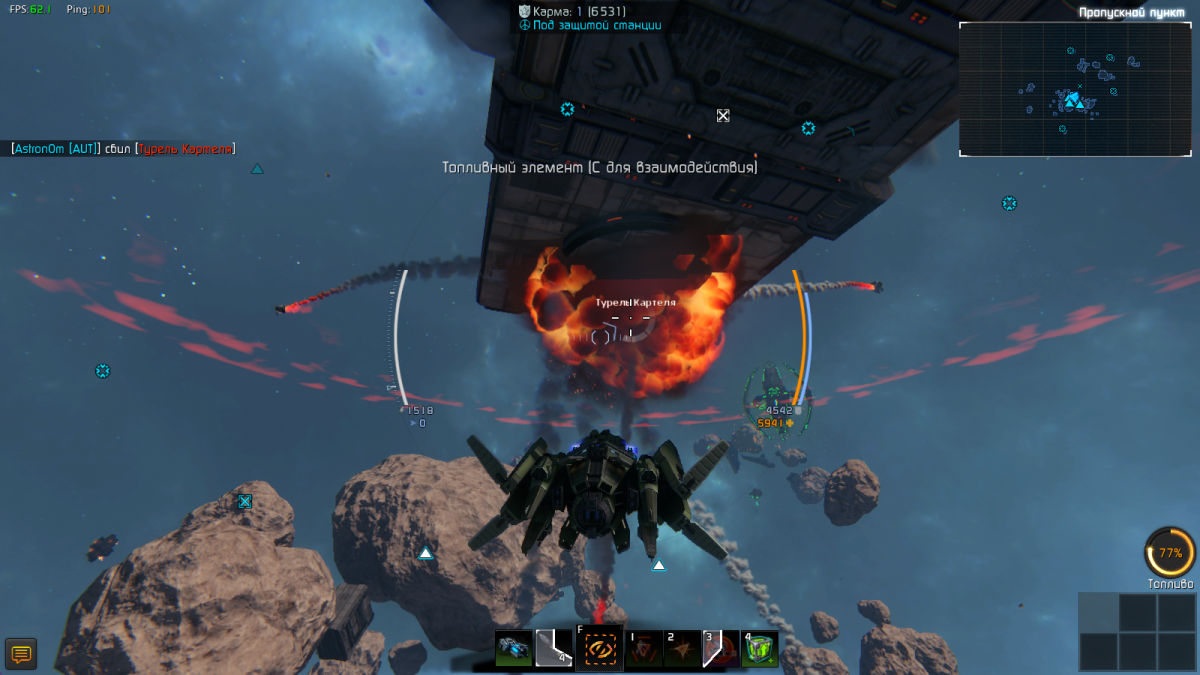Activate the ability in slot 1
The image size is (1200, 675).
(643, 648)
